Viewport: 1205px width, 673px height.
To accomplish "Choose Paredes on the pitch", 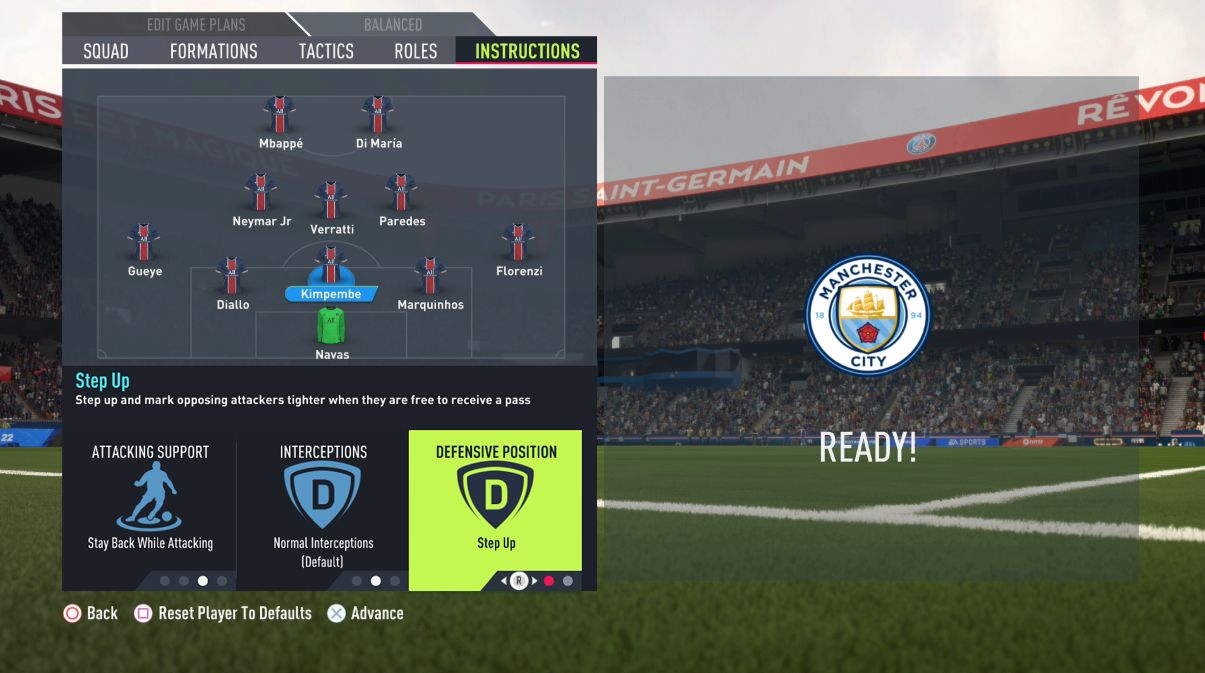I will (x=401, y=194).
